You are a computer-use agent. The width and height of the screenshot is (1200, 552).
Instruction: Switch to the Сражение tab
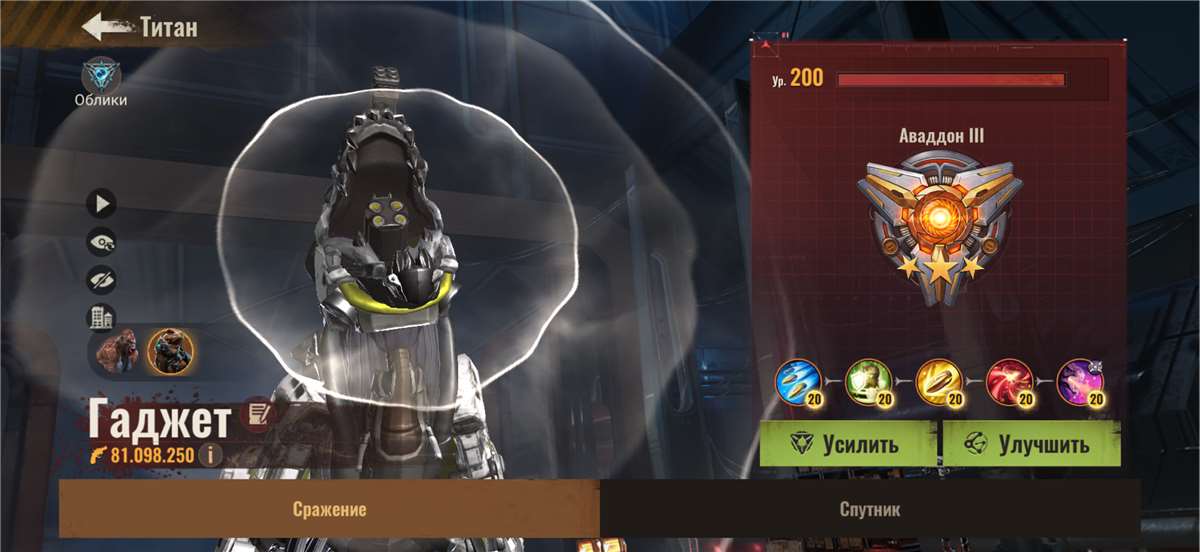329,509
